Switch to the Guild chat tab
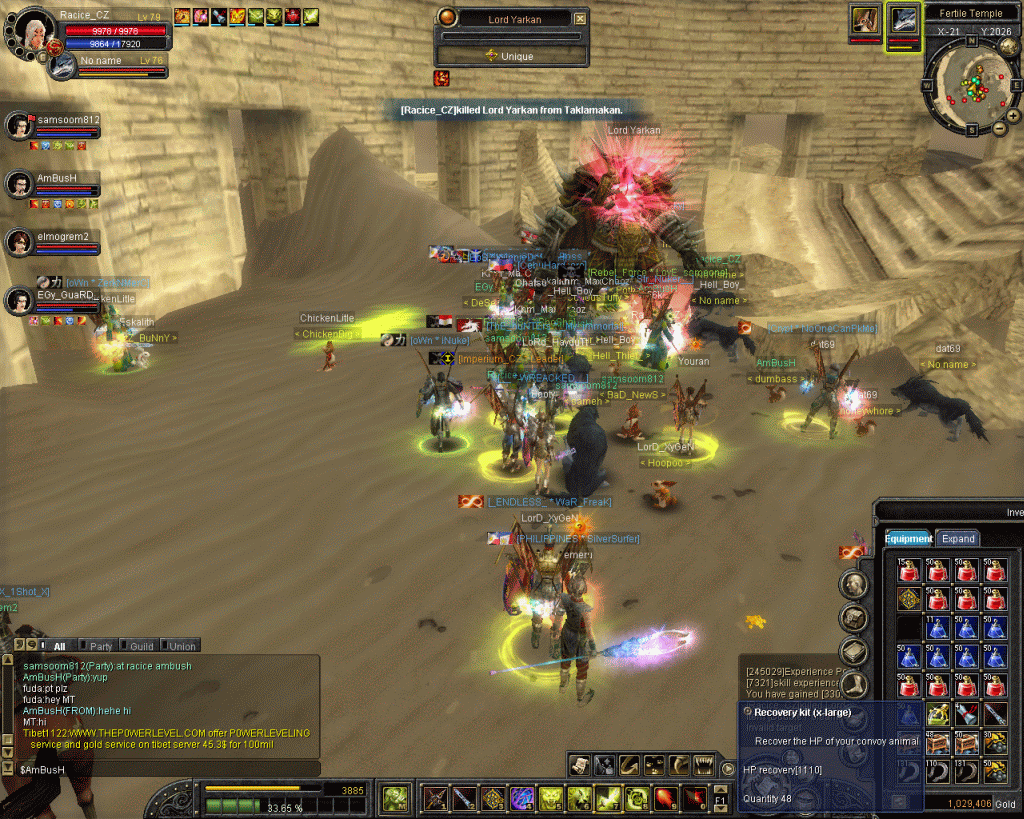The width and height of the screenshot is (1024, 819). tap(139, 646)
